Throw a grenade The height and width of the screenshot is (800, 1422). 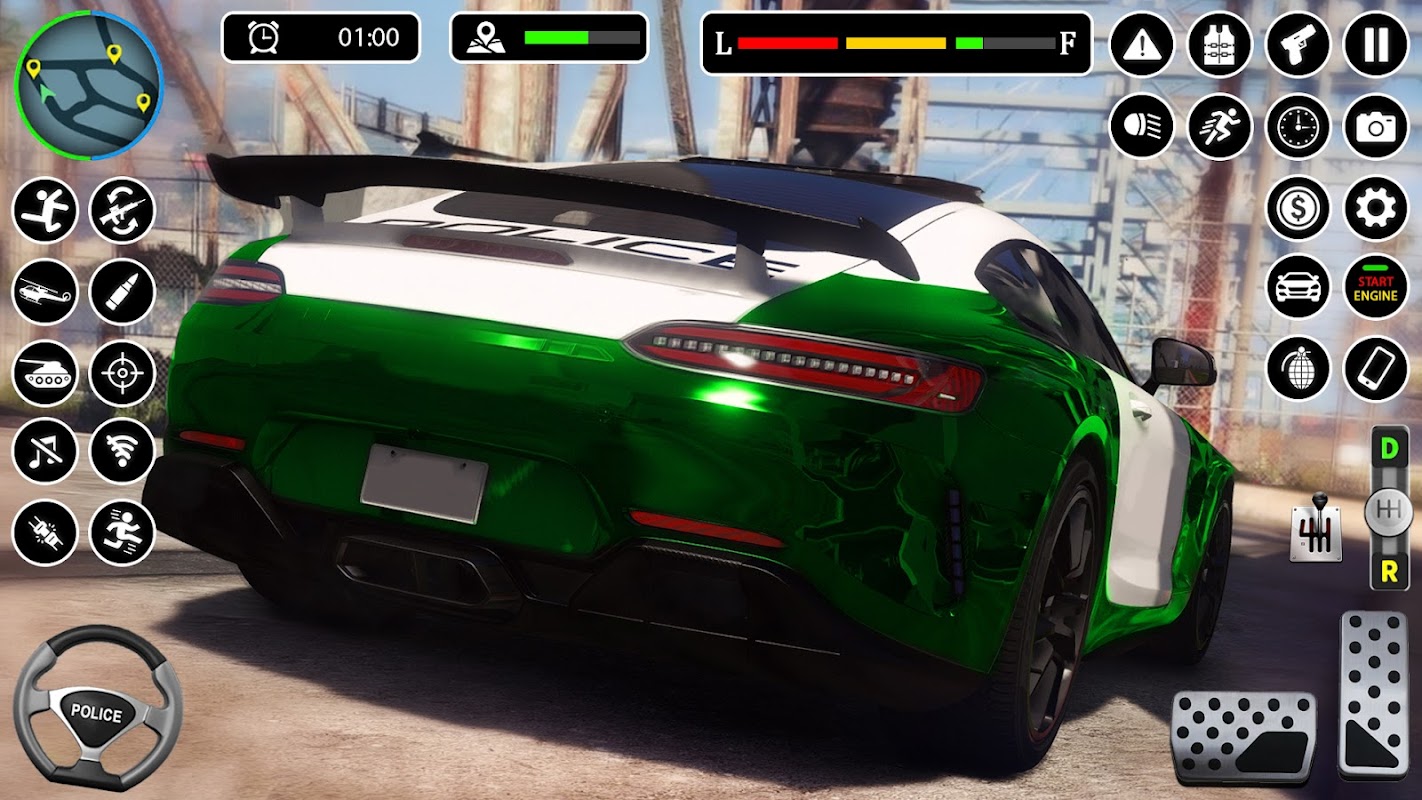(1297, 369)
